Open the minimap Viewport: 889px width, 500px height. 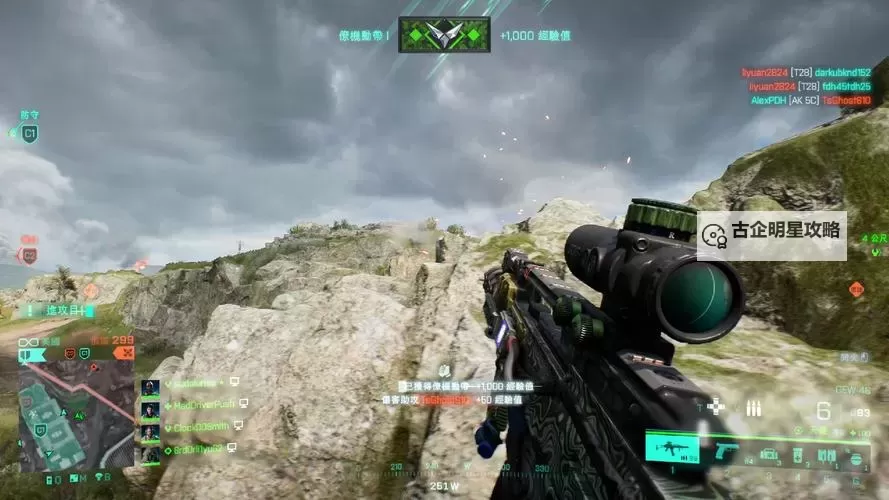76,415
